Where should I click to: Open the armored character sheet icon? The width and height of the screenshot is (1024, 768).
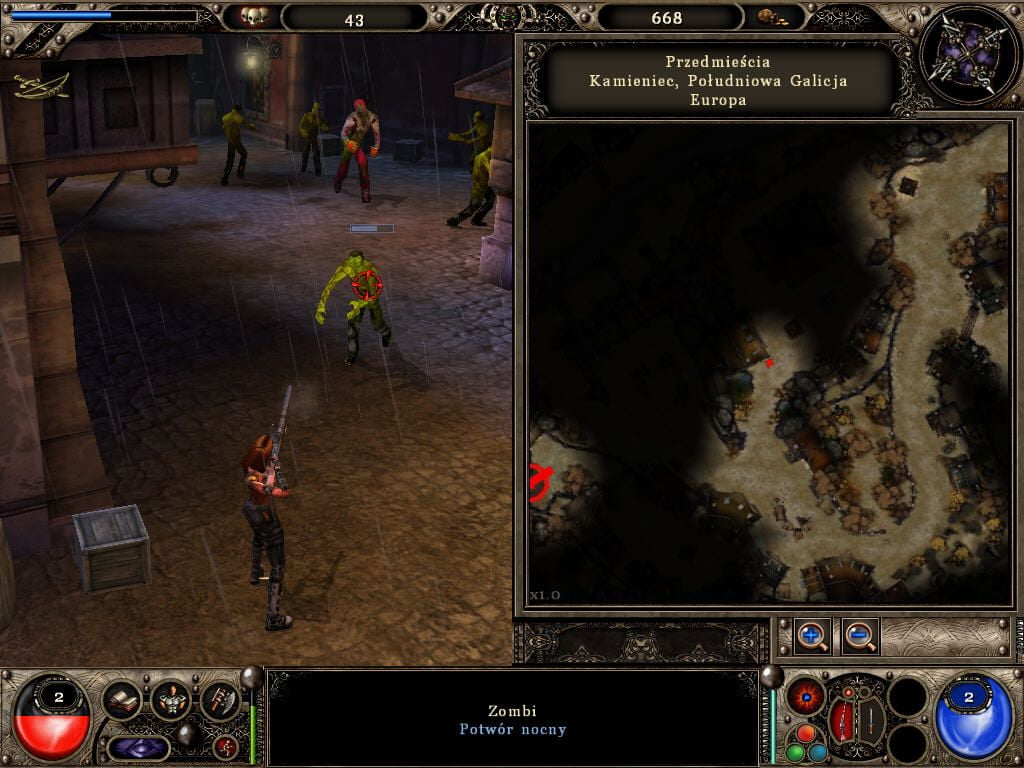171,700
